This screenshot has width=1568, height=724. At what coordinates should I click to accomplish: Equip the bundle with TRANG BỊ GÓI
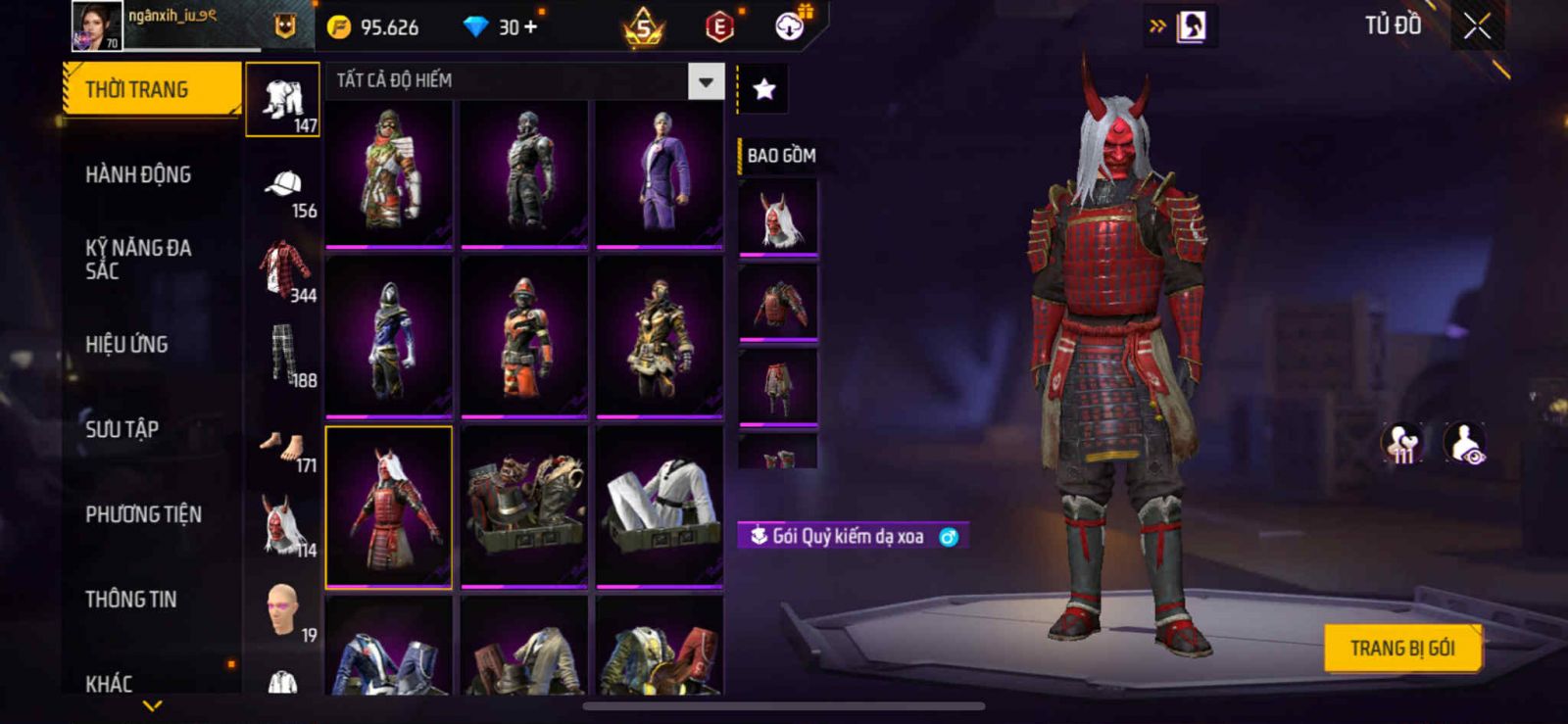pos(1401,649)
